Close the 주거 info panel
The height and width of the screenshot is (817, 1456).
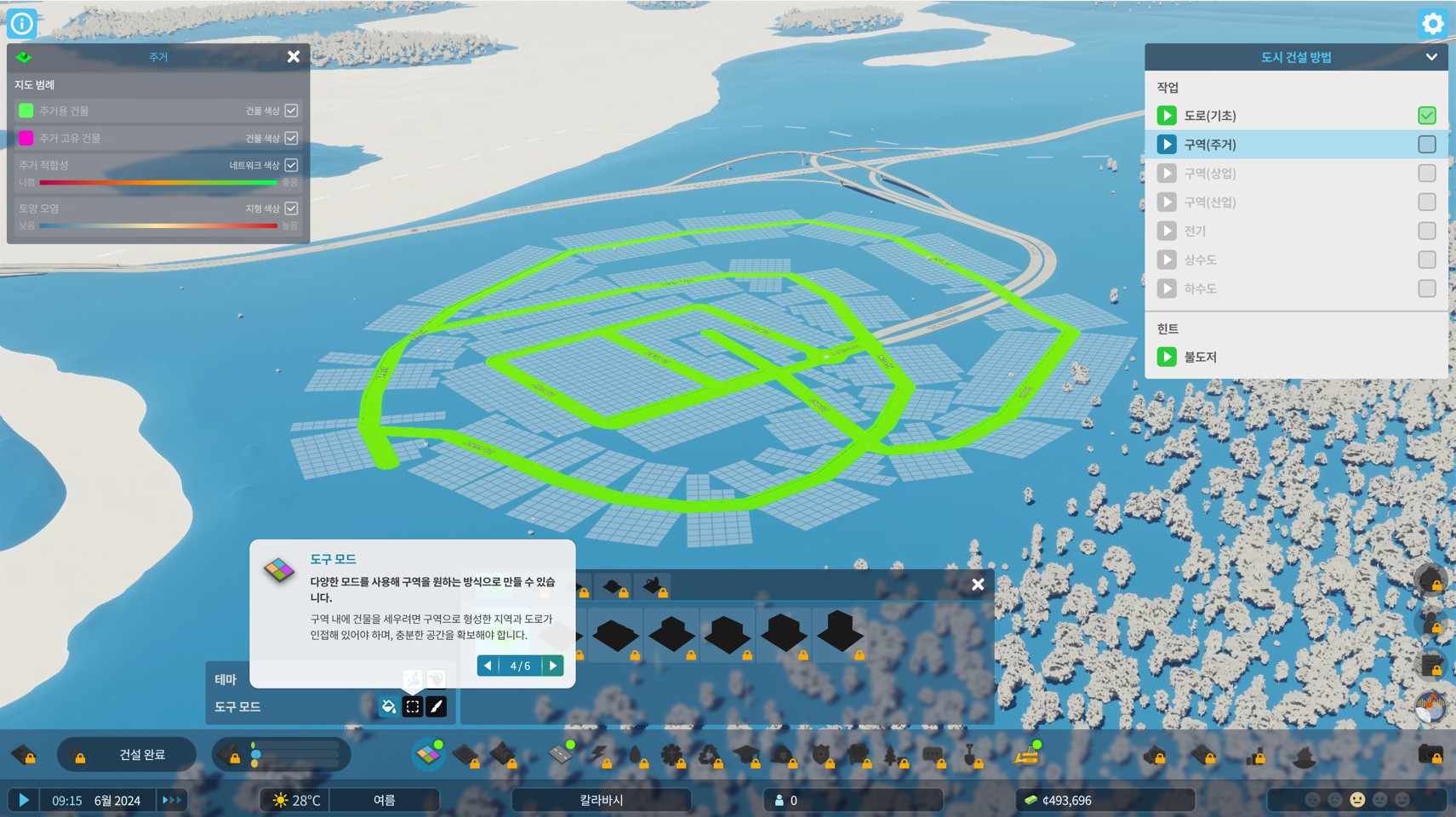point(294,57)
